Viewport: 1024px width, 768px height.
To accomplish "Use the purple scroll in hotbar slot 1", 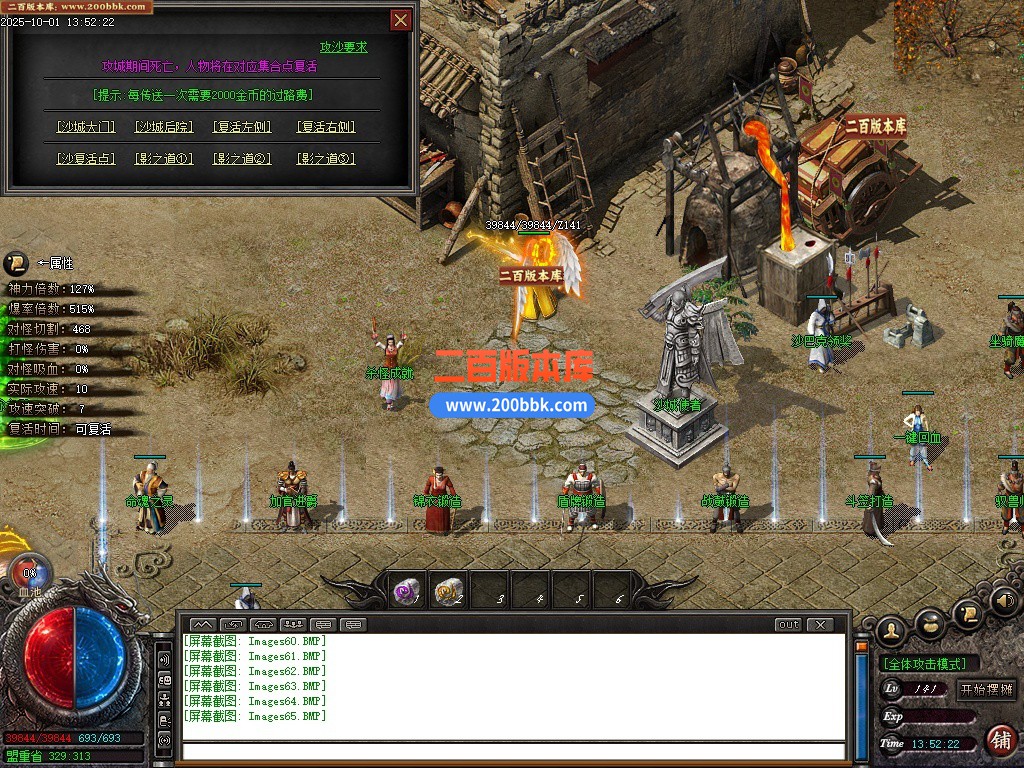I will (407, 592).
